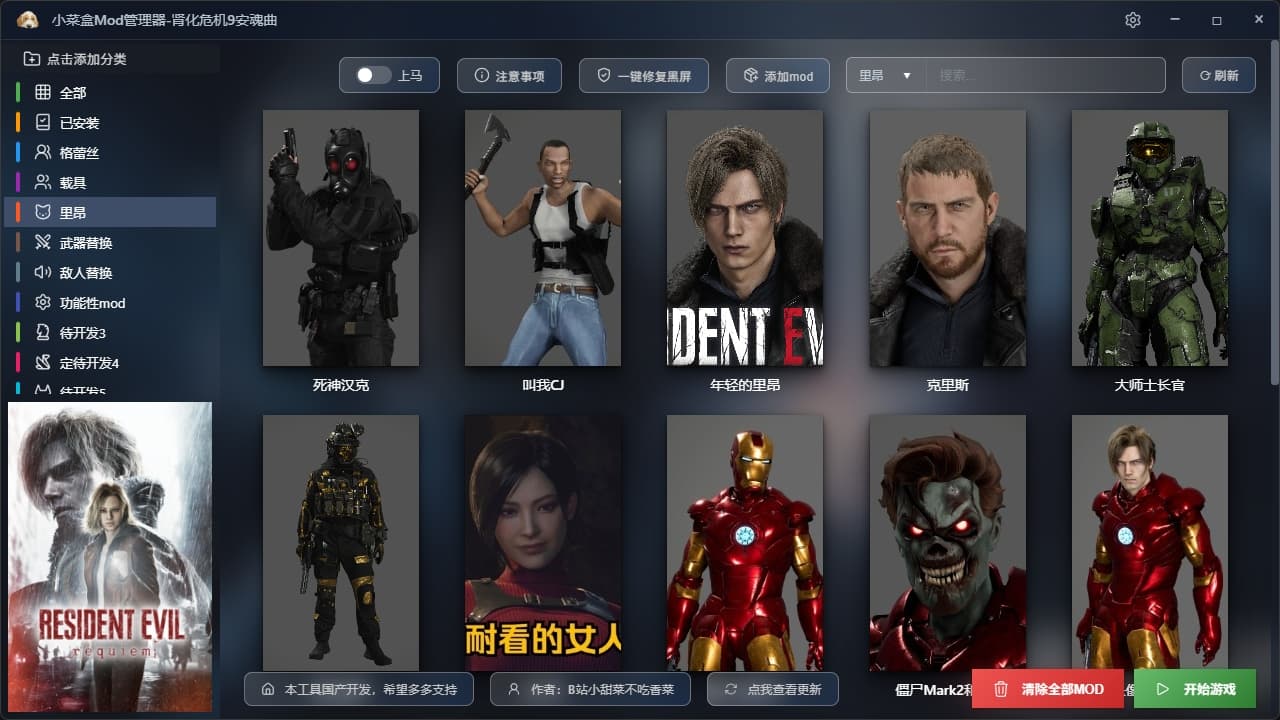Choose the 敌人替换 category
Screen dimensions: 1280x720
pos(86,273)
